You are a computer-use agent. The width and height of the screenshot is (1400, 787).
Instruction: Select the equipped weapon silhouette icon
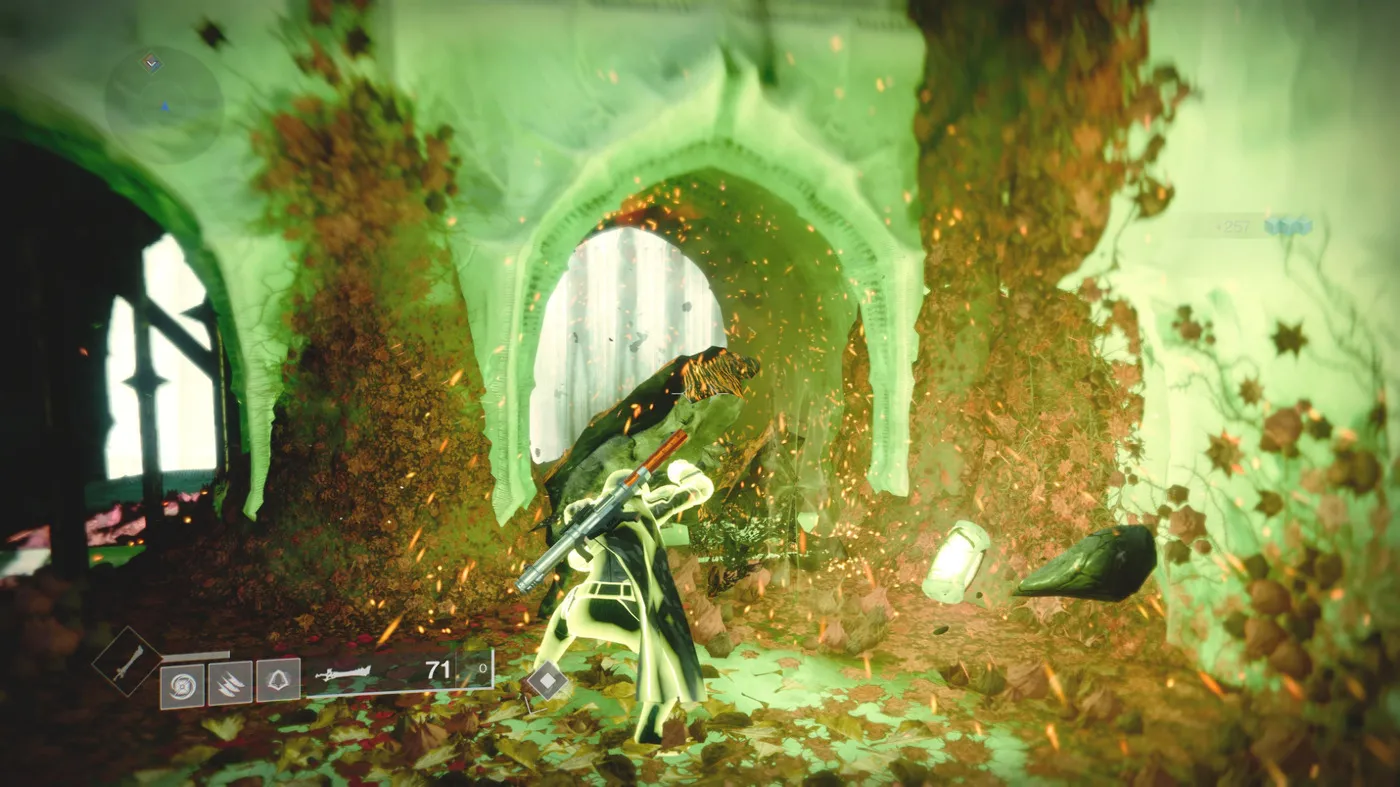tap(343, 673)
